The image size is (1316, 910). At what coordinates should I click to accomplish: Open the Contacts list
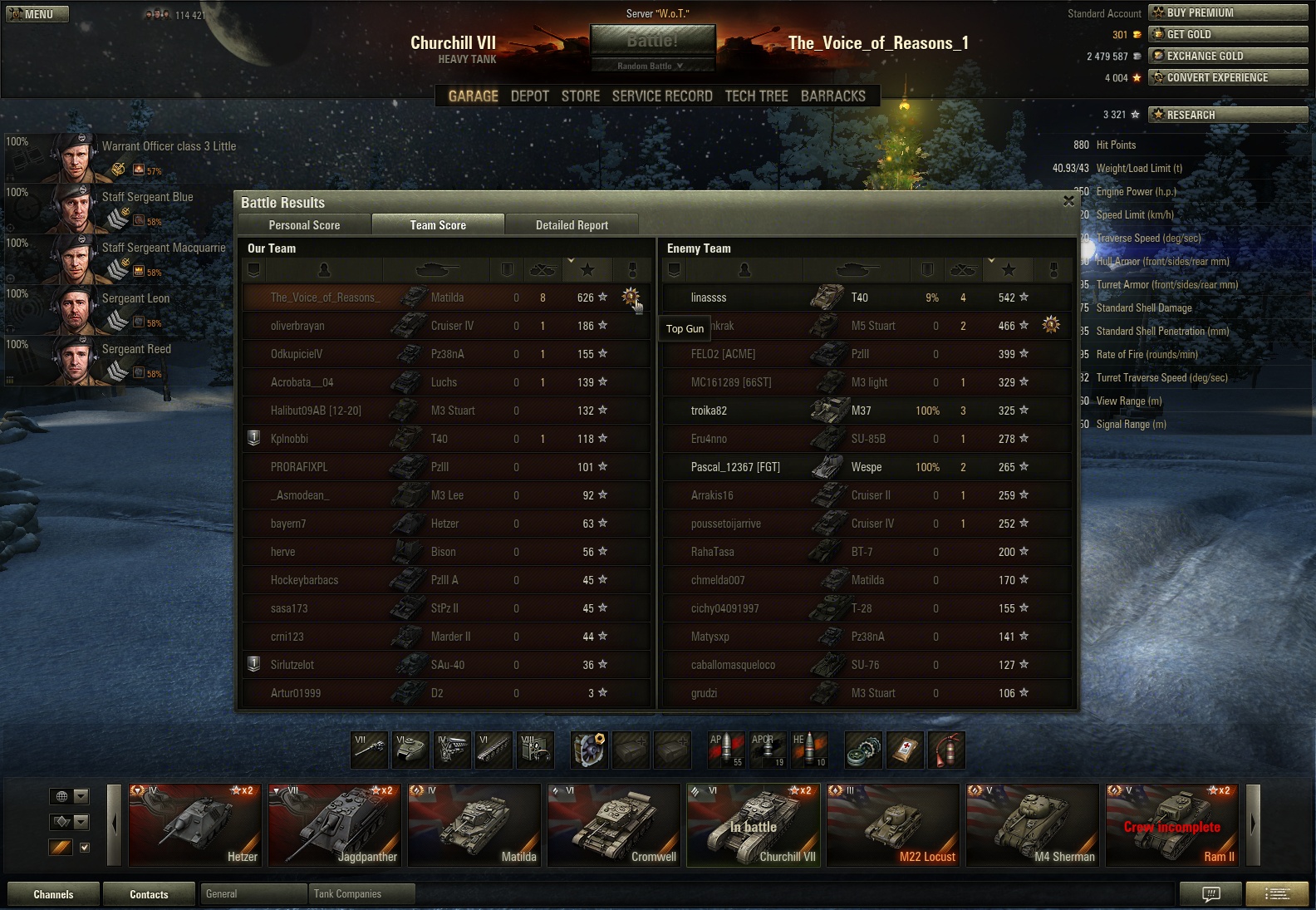click(149, 894)
